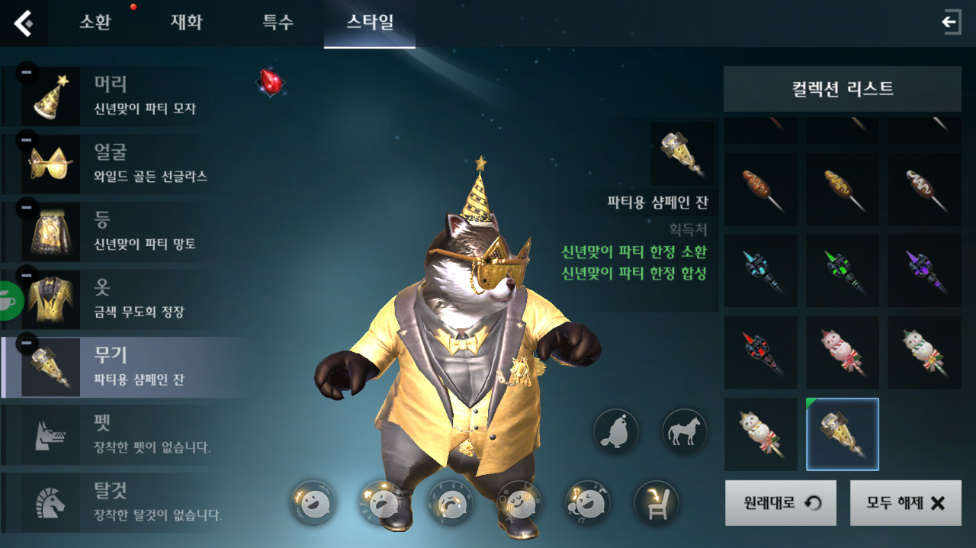Toggle the horse mount preview icon
The width and height of the screenshot is (976, 548).
[x=685, y=432]
